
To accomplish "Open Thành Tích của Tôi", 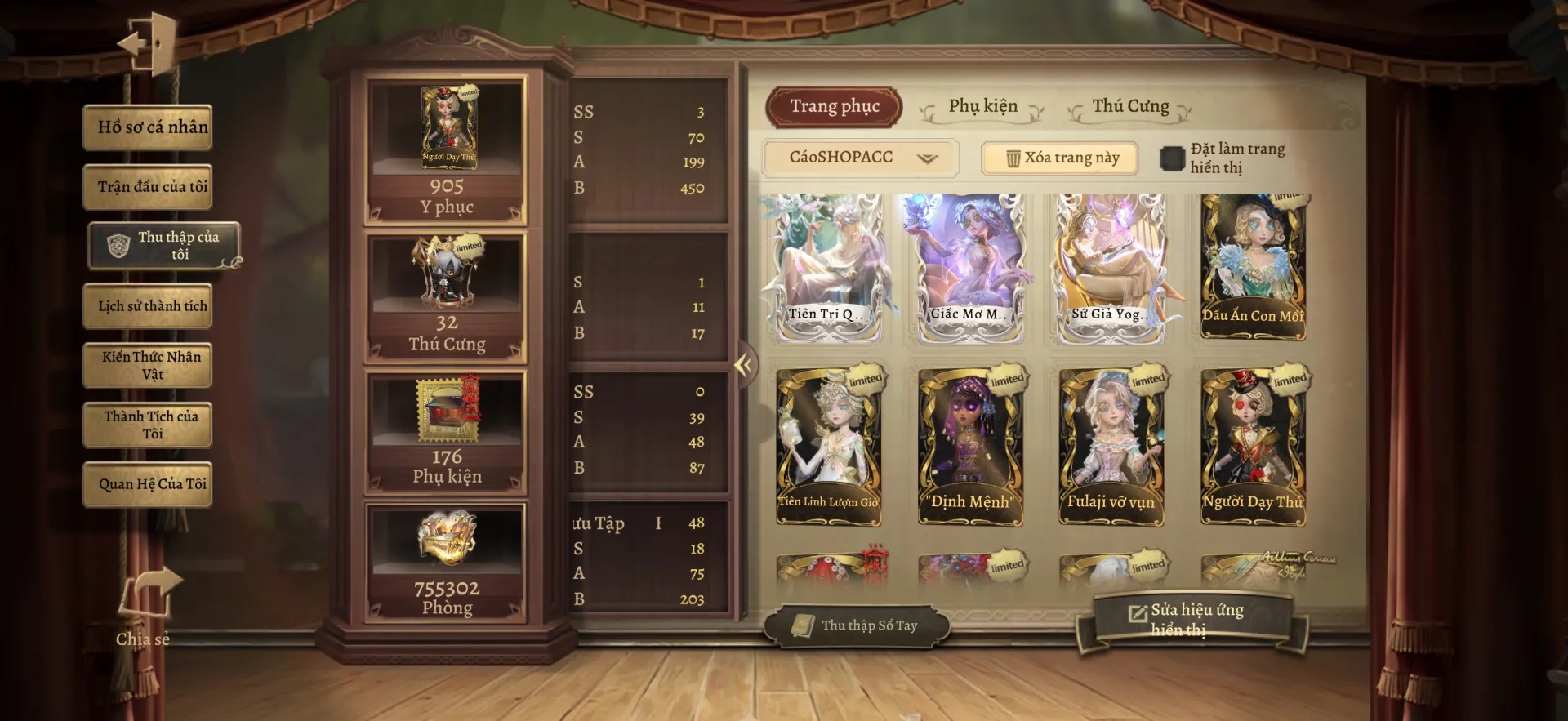I will point(148,425).
